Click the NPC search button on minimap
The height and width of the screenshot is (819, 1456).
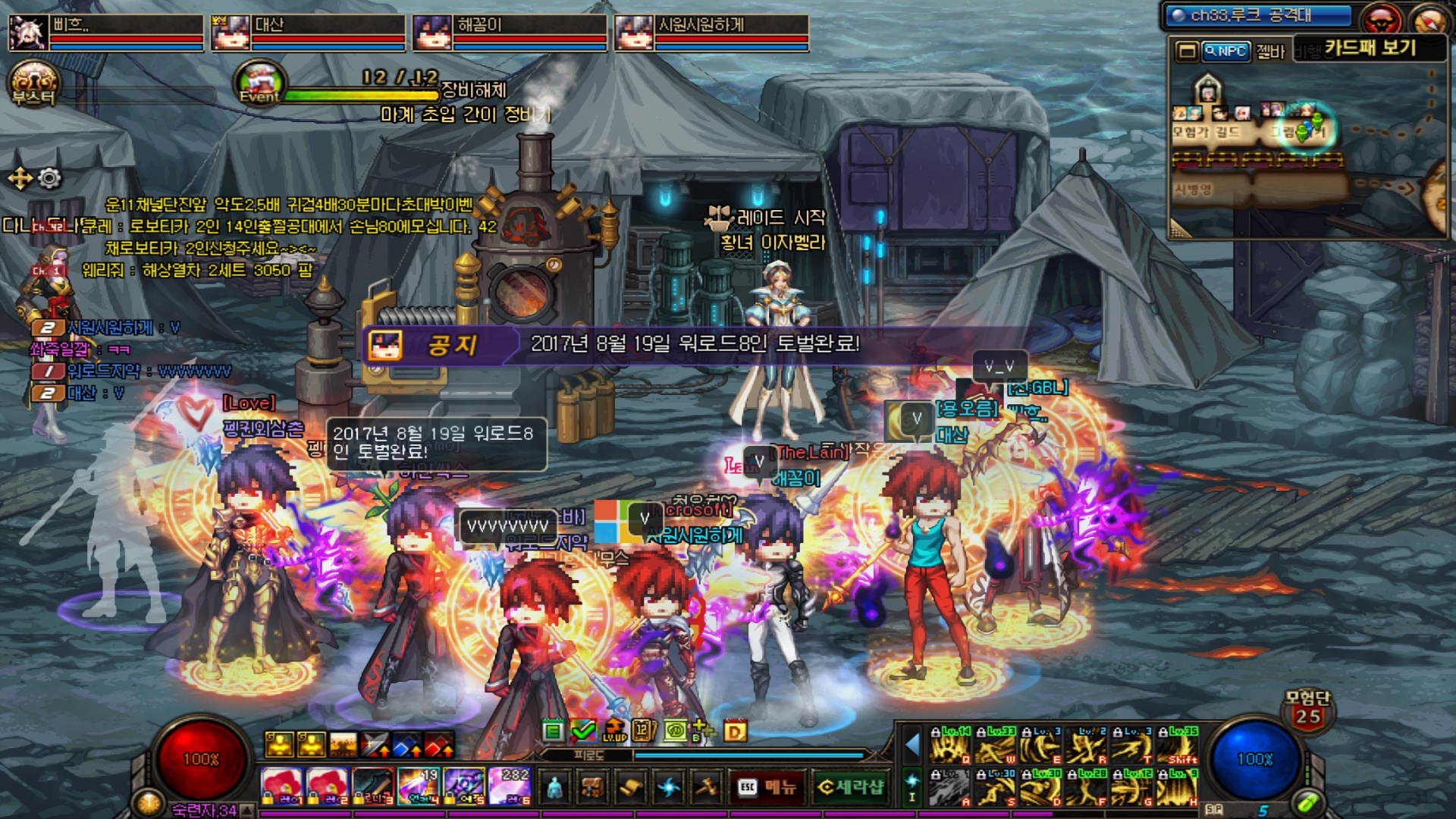coord(1225,52)
